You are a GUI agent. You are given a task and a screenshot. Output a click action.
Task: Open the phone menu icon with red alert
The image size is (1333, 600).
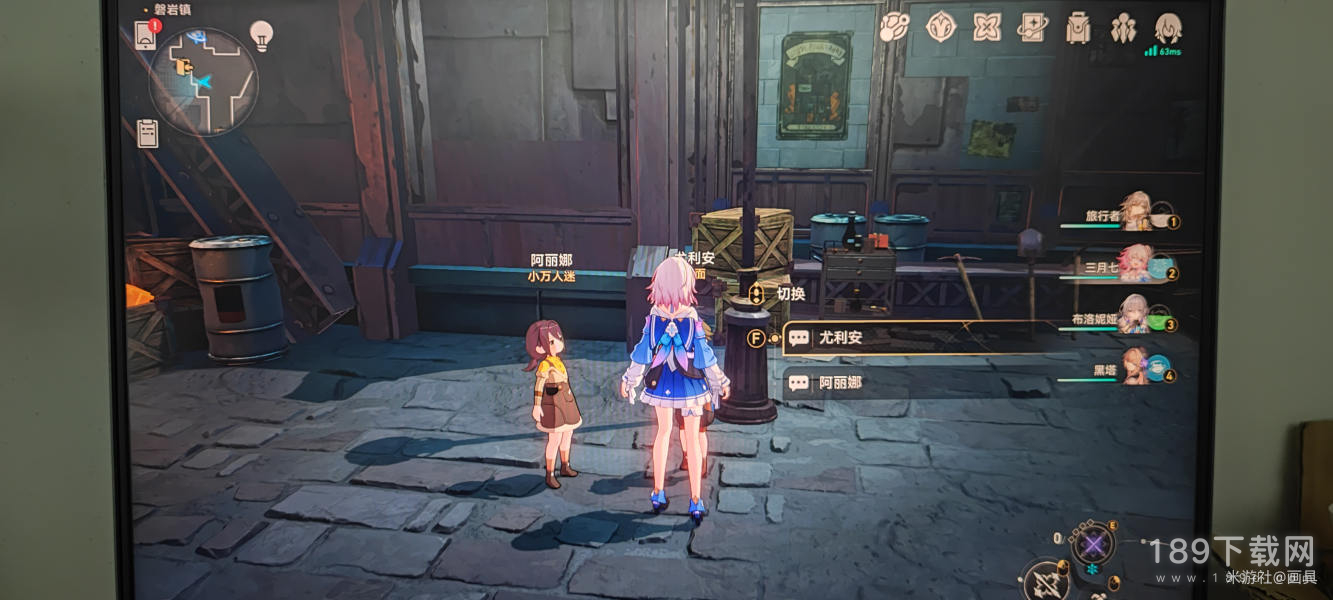(145, 37)
